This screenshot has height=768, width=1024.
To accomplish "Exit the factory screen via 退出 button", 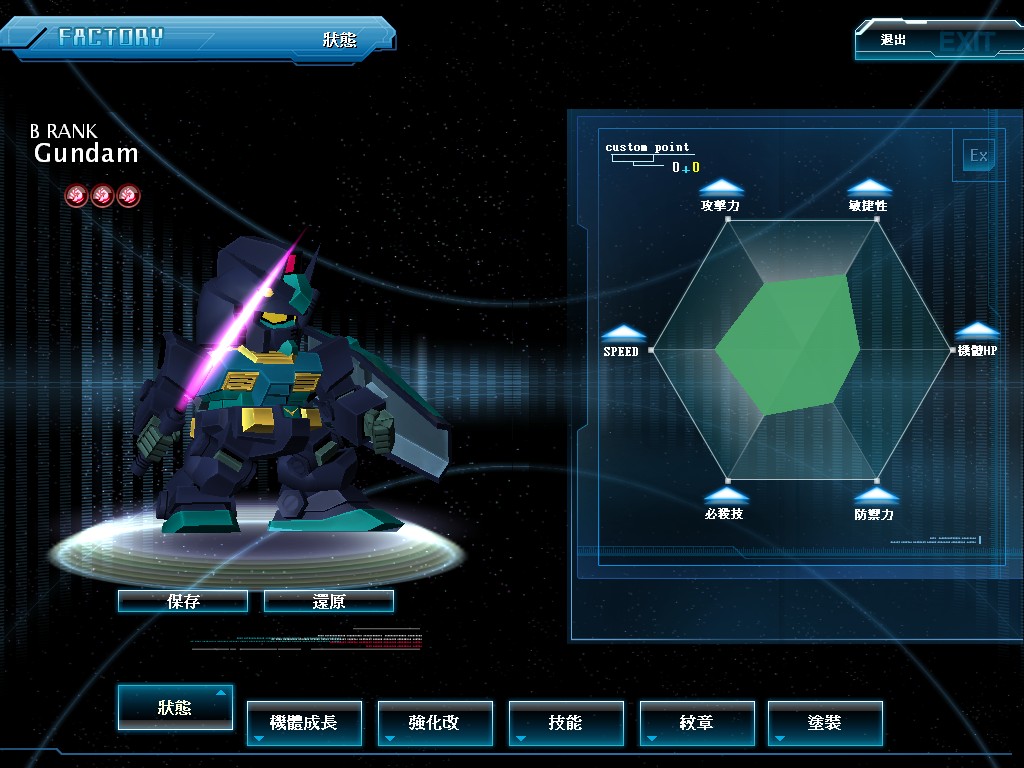I will (925, 41).
